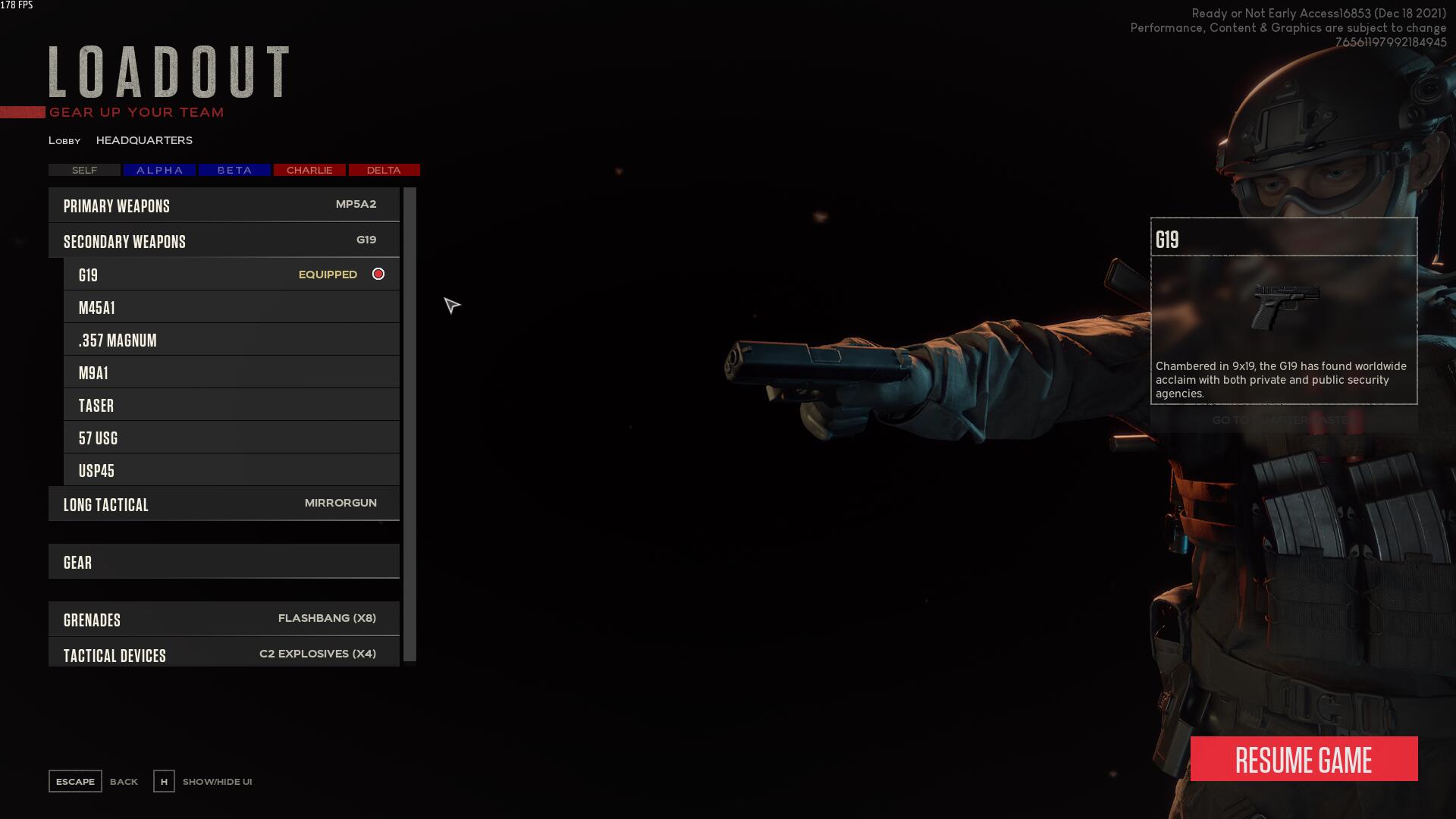
Task: Choose the M45A1 pistol
Action: (231, 308)
